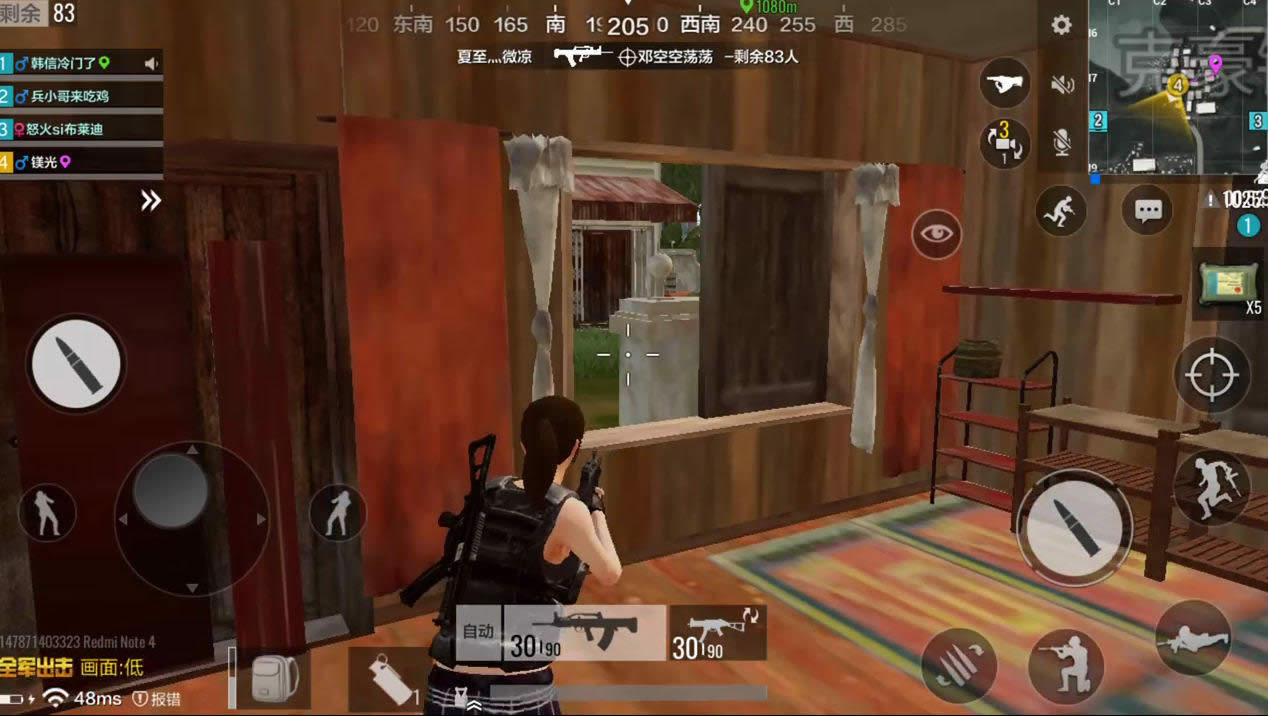1268x716 pixels.
Task: Fire using the bullet button above the joystick
Action: (76, 364)
